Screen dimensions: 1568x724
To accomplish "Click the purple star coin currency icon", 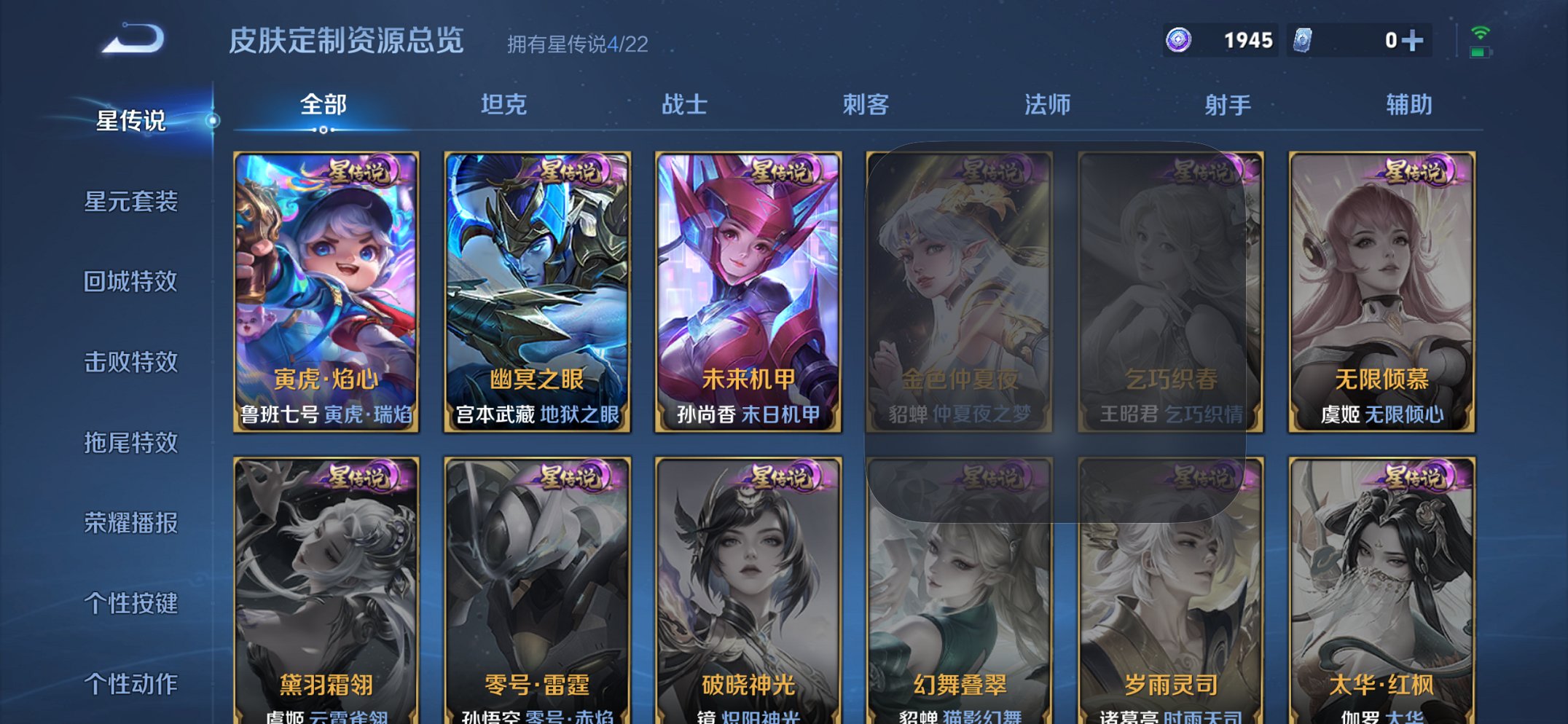I will click(1178, 39).
